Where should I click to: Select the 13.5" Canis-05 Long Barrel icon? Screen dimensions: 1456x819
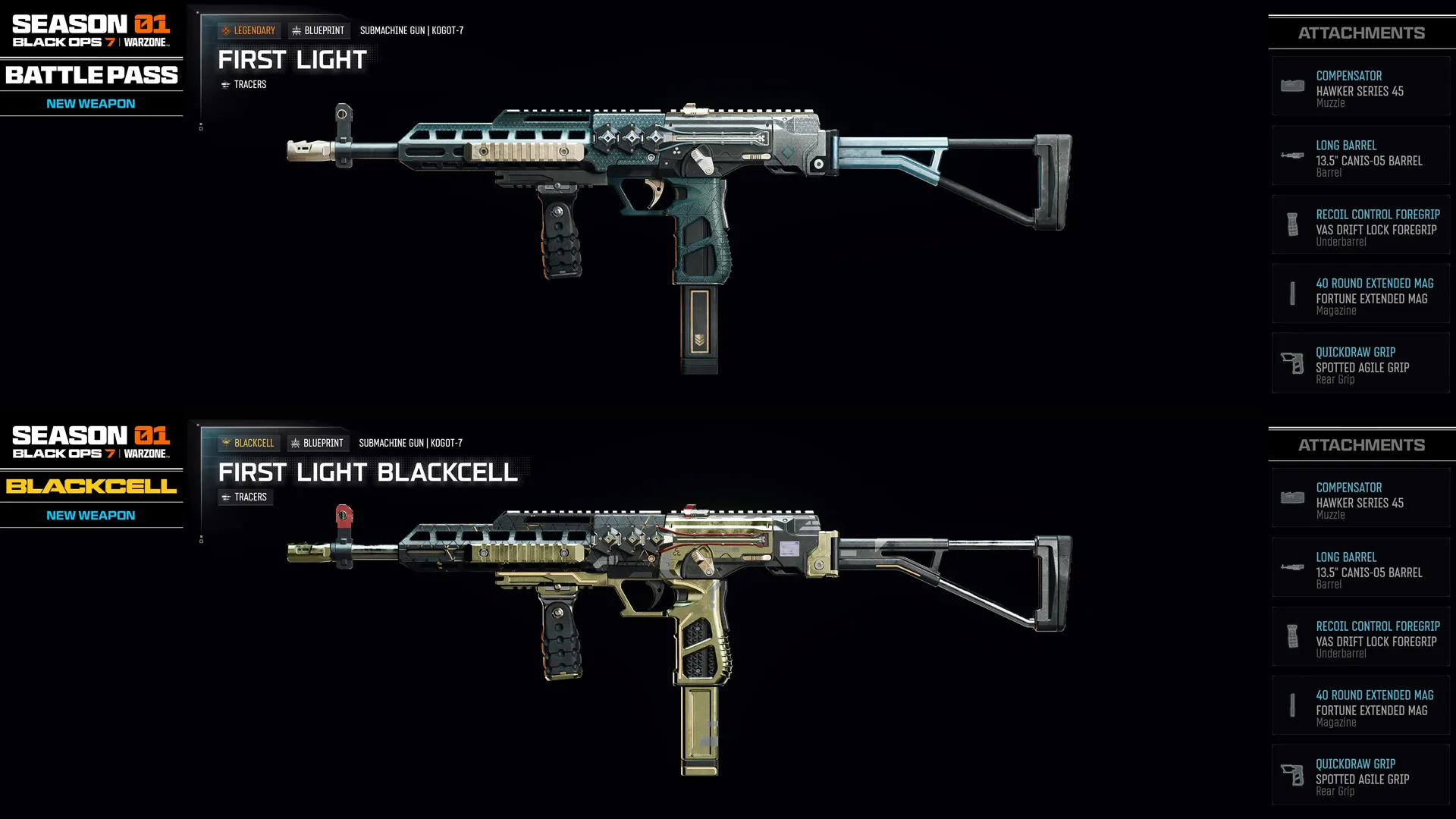pyautogui.click(x=1291, y=155)
